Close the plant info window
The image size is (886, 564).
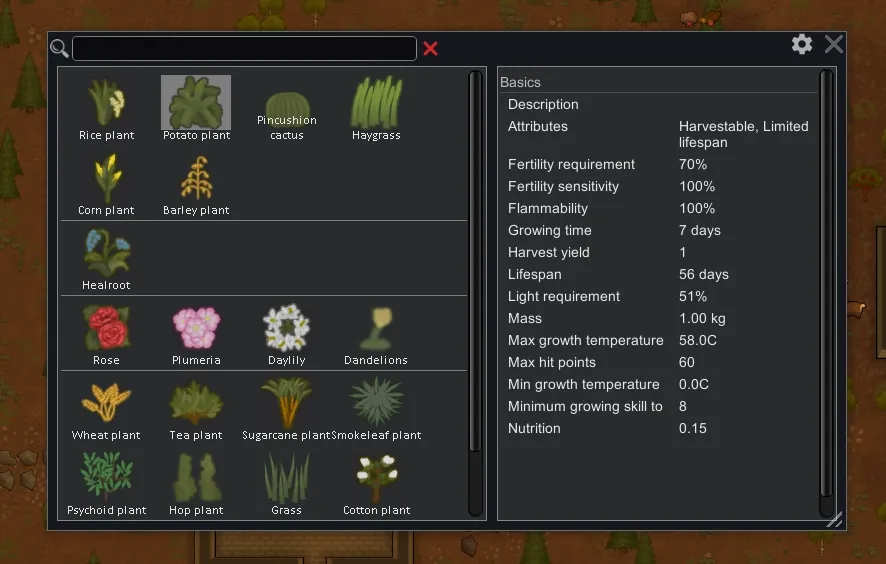click(834, 44)
